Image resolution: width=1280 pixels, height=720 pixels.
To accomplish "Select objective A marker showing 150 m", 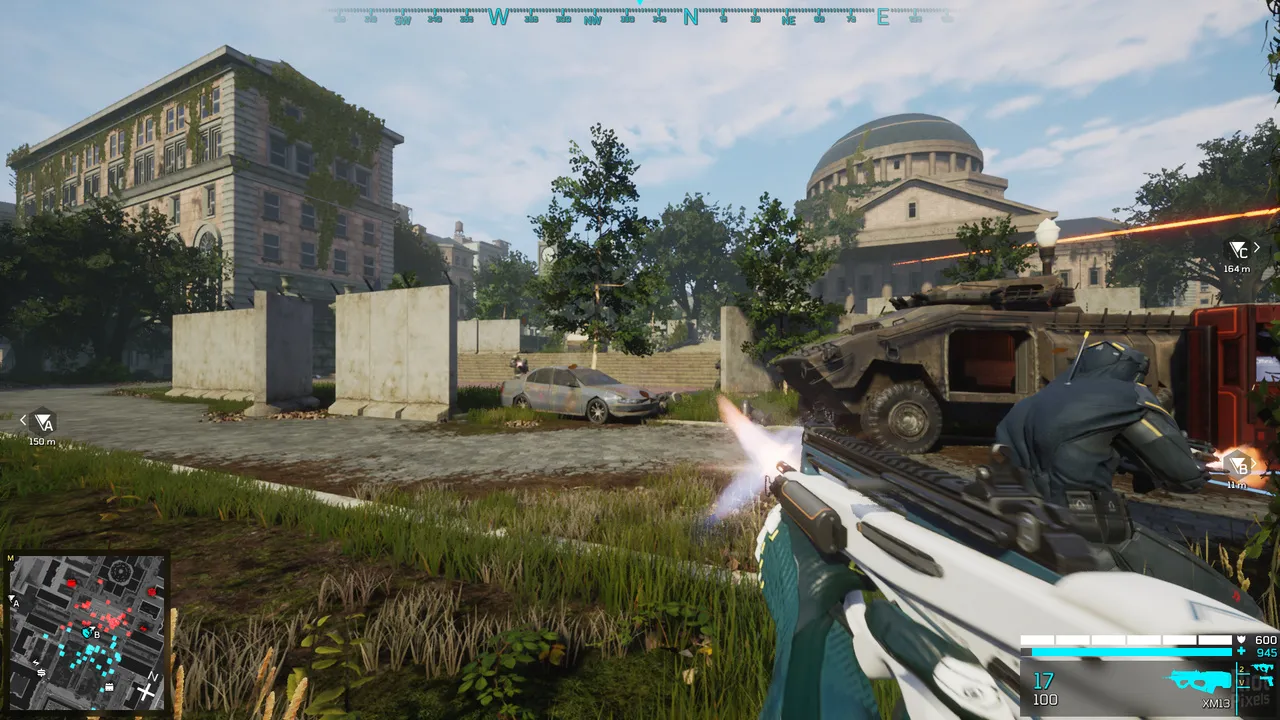I will pyautogui.click(x=42, y=421).
